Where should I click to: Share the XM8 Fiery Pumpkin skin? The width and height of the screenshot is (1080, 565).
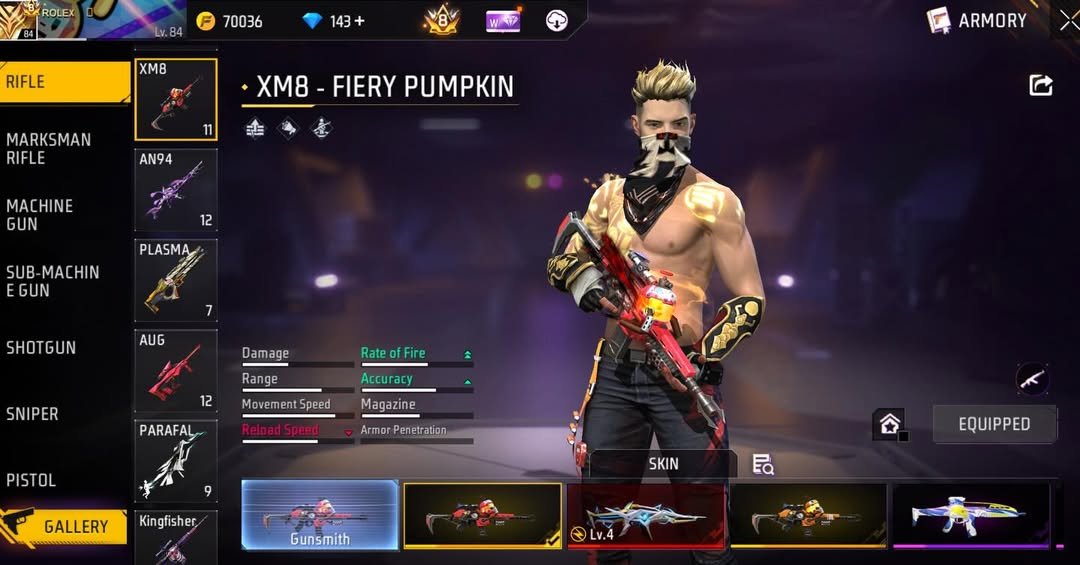tap(1041, 86)
